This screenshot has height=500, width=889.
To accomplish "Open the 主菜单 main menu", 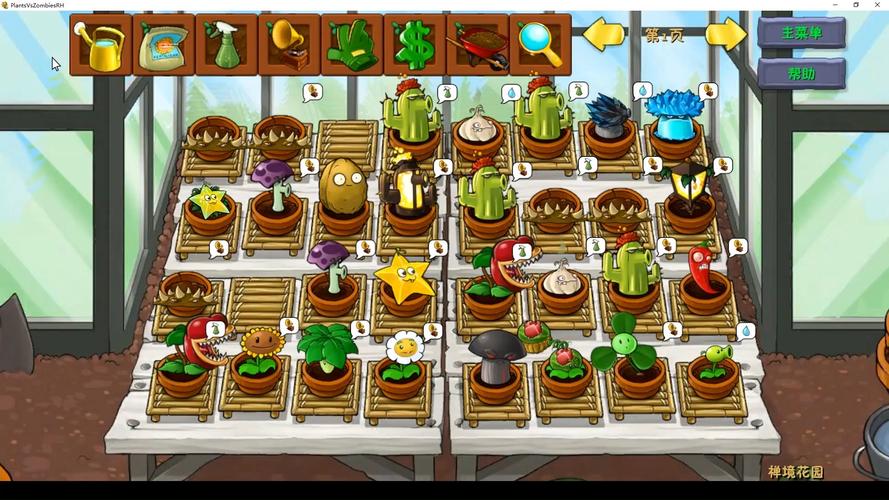I will click(x=801, y=33).
